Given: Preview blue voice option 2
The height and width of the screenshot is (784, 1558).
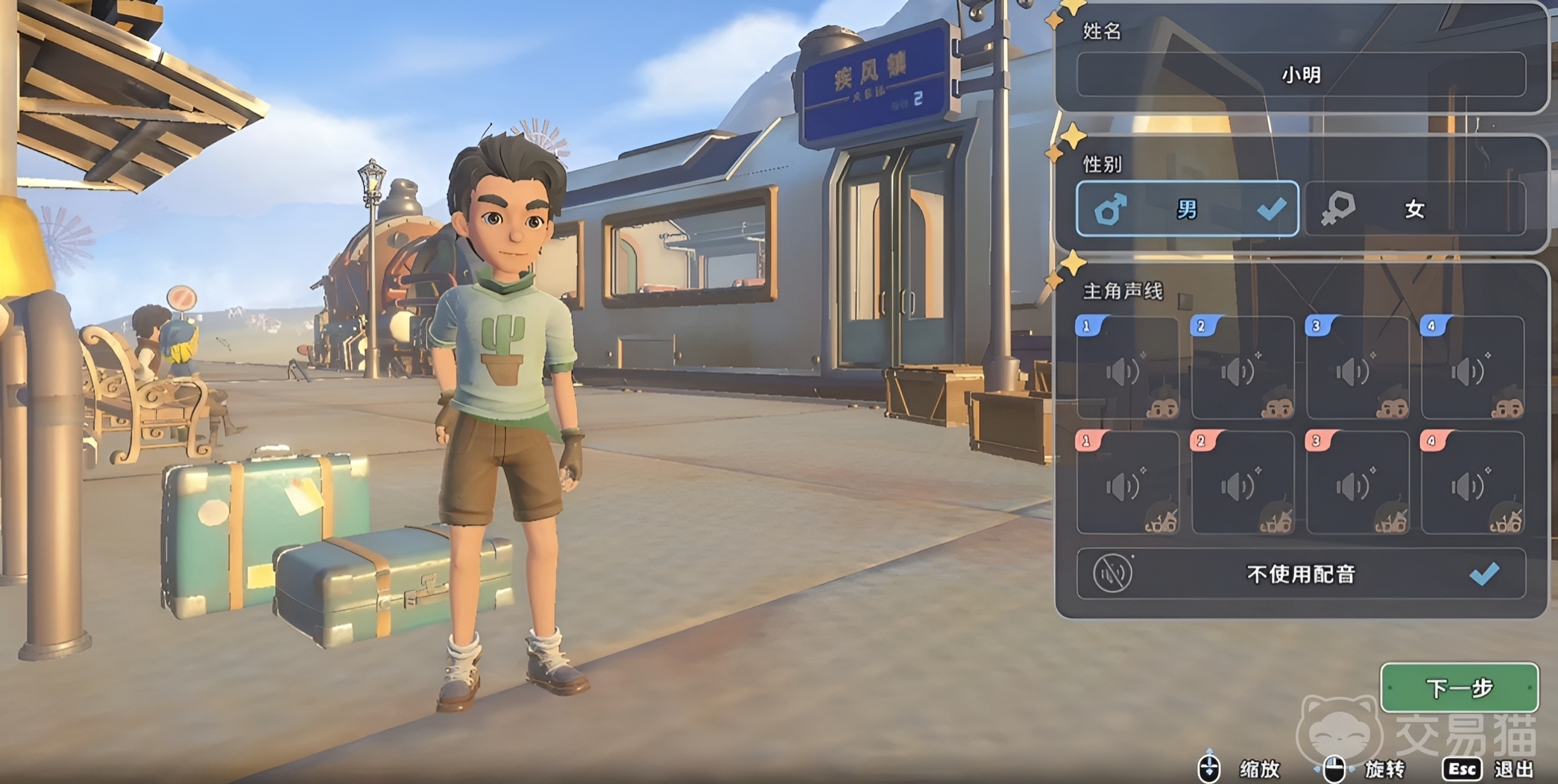Looking at the screenshot, I should 1242,369.
